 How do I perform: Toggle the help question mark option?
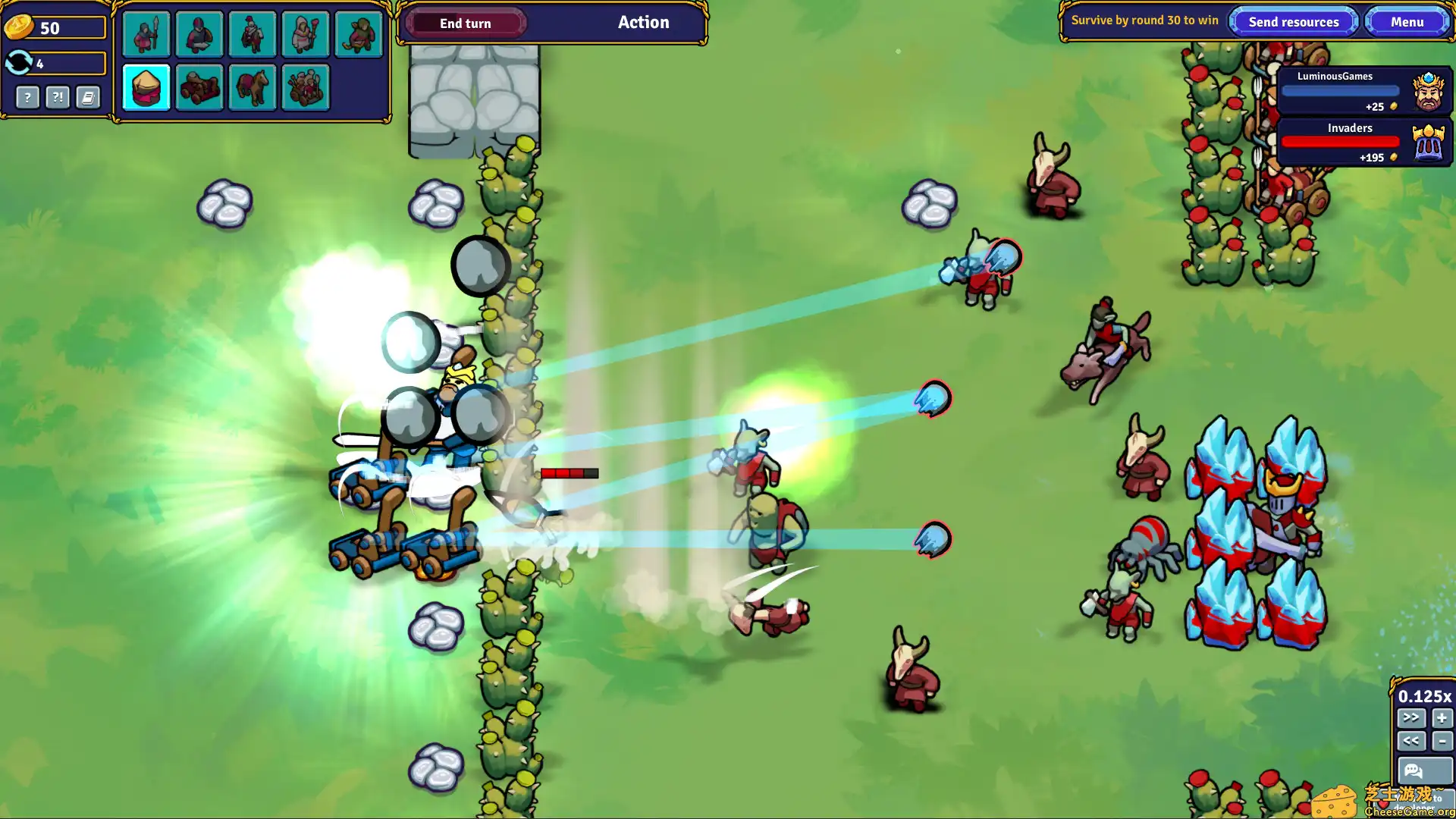(x=28, y=97)
